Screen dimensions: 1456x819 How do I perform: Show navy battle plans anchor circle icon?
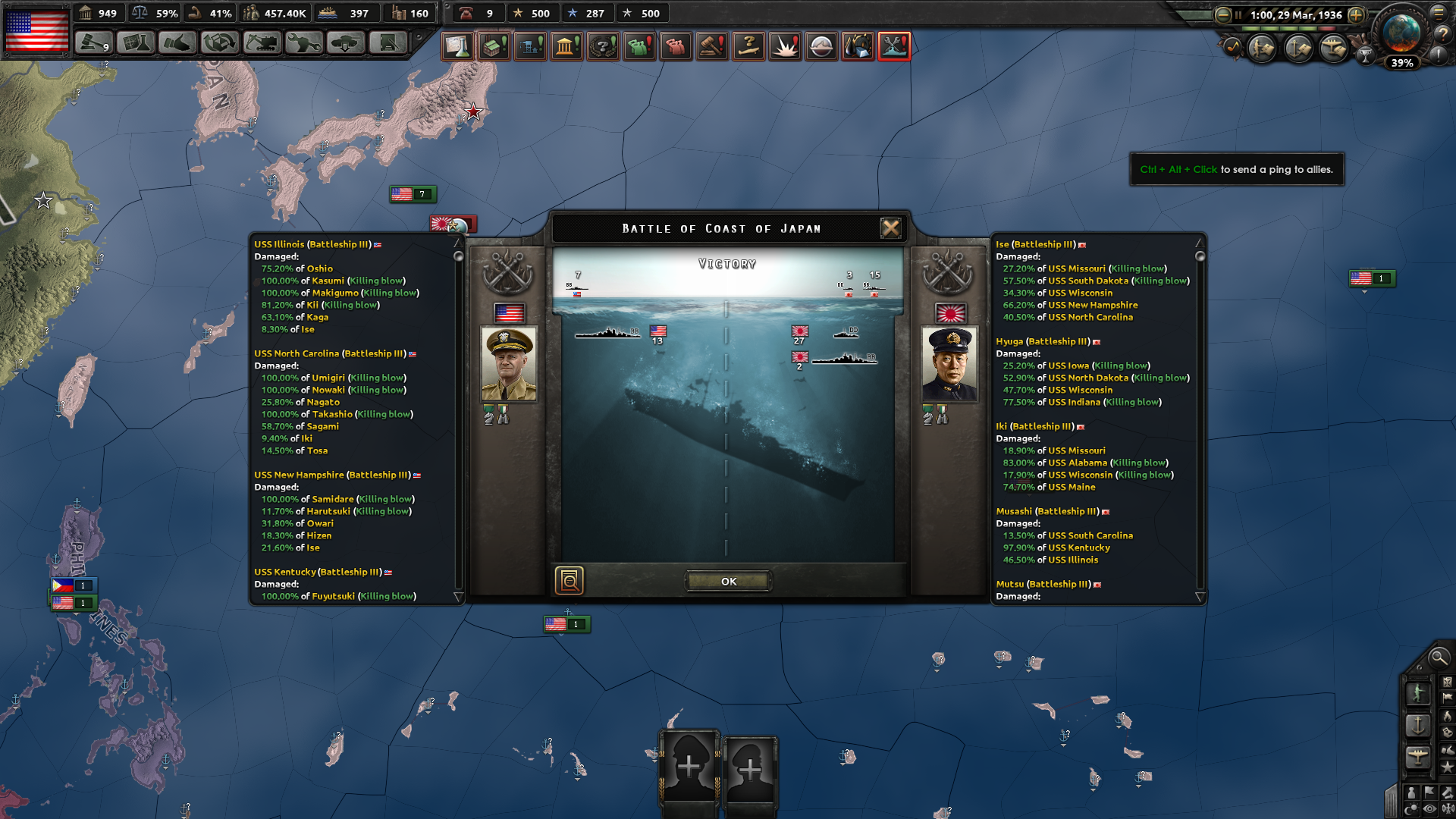(1296, 49)
